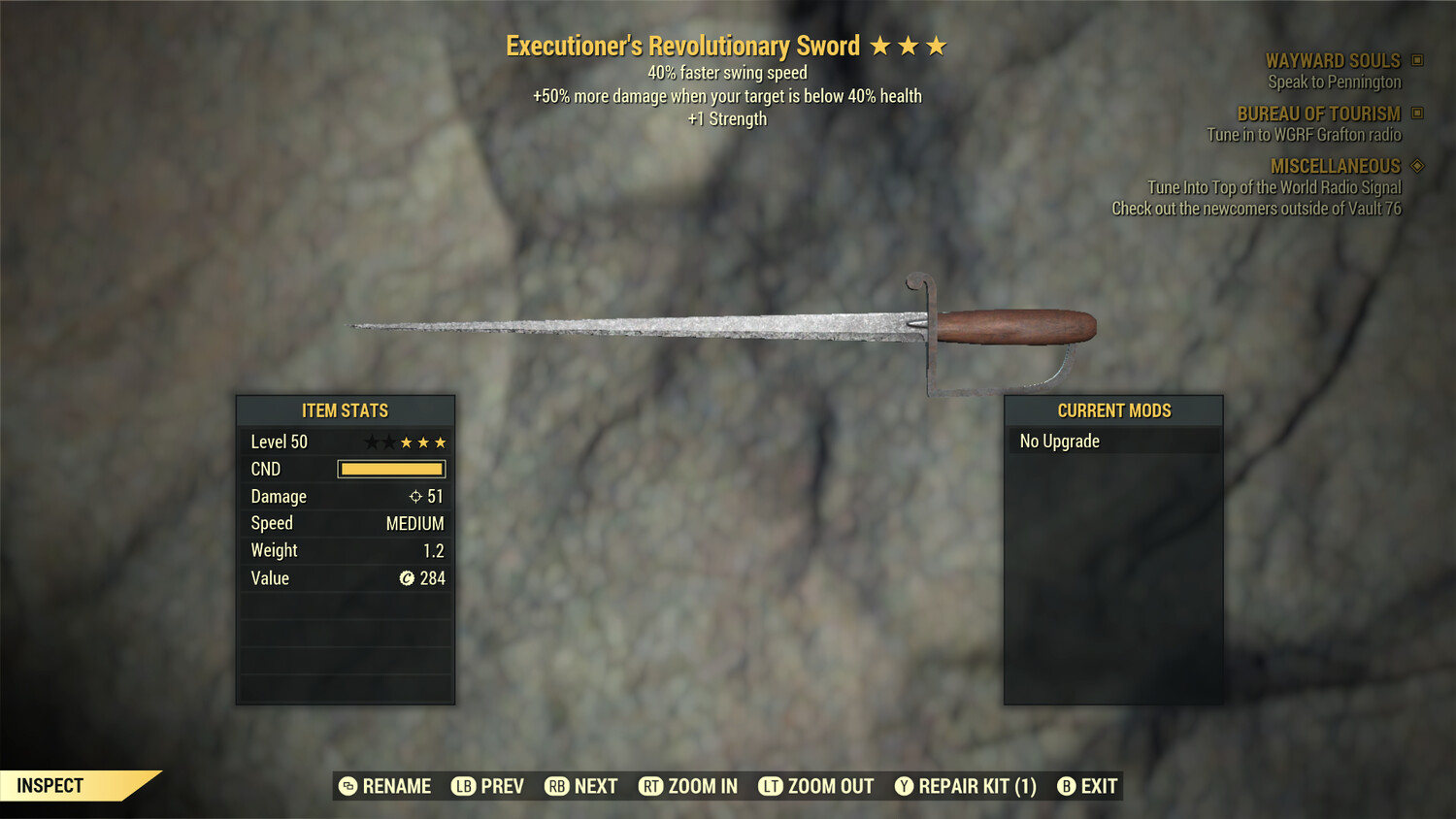Toggle tracking square for BUREAU OF TOURISM
This screenshot has height=819, width=1456.
point(1415,114)
